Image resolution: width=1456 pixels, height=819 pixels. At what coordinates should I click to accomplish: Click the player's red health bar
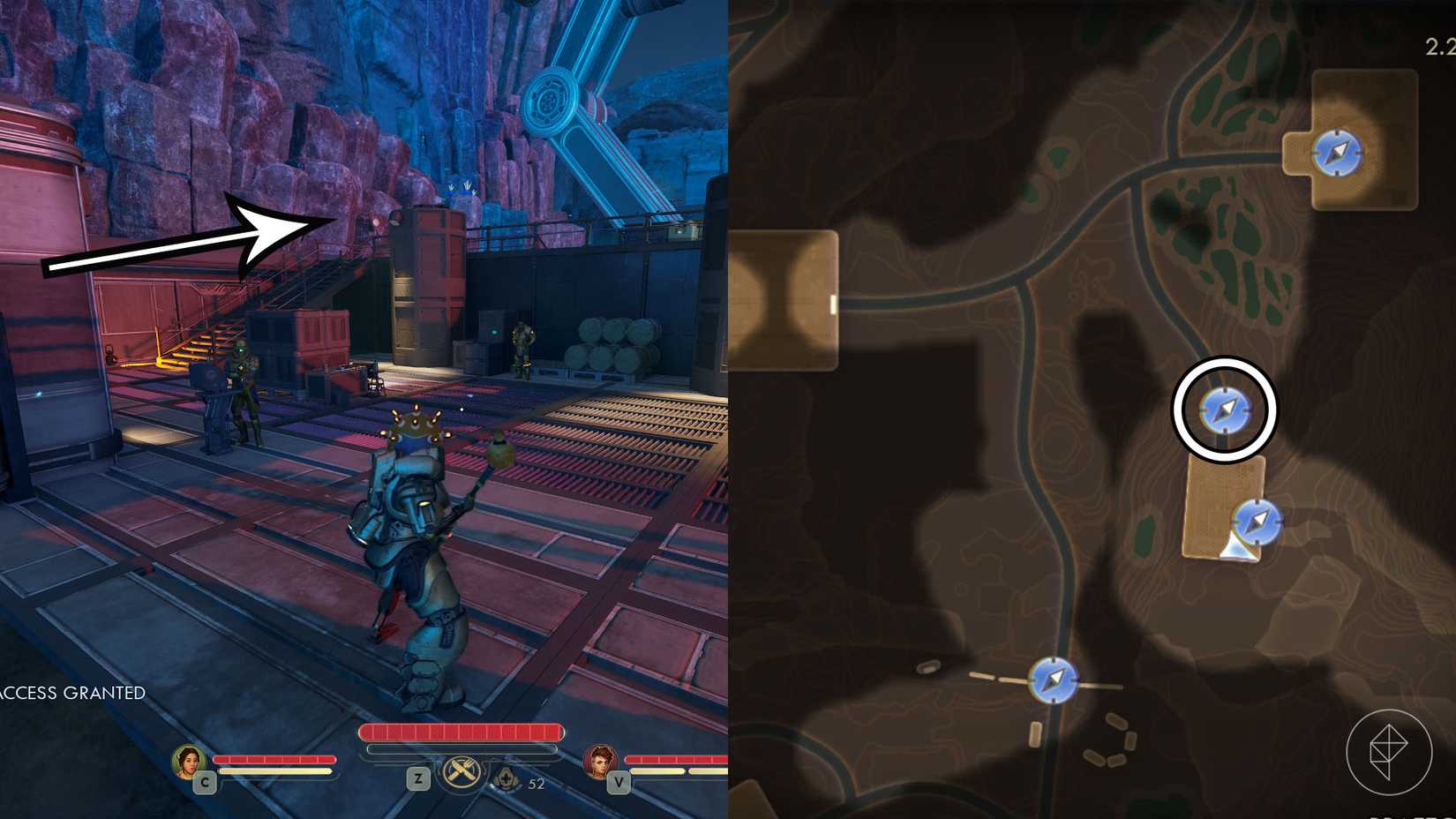[x=462, y=732]
